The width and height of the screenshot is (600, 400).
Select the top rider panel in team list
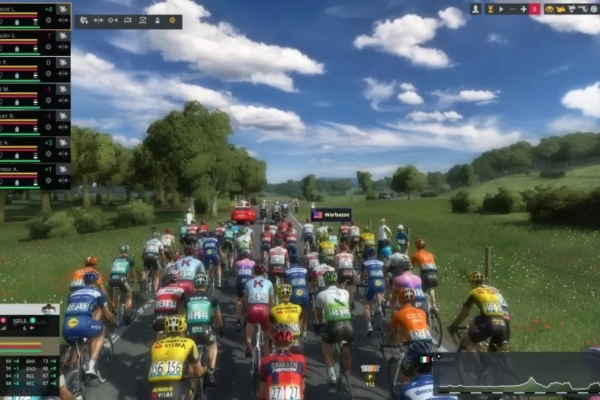tap(35, 15)
